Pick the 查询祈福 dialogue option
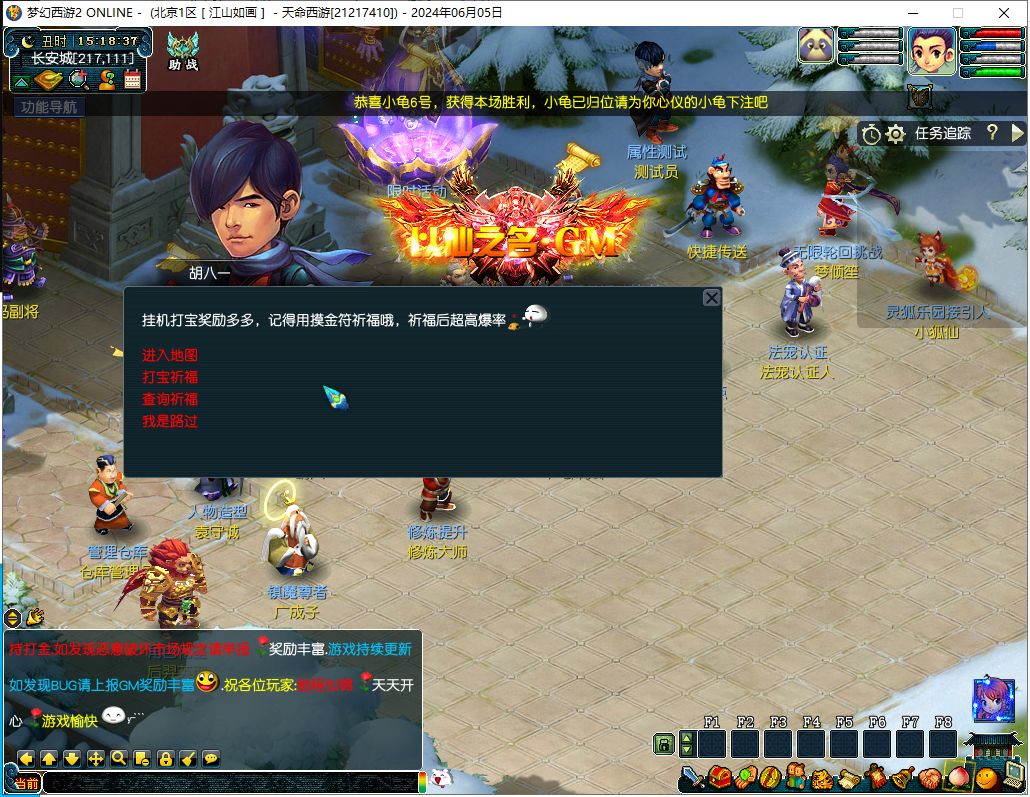The width and height of the screenshot is (1030, 797). click(170, 399)
